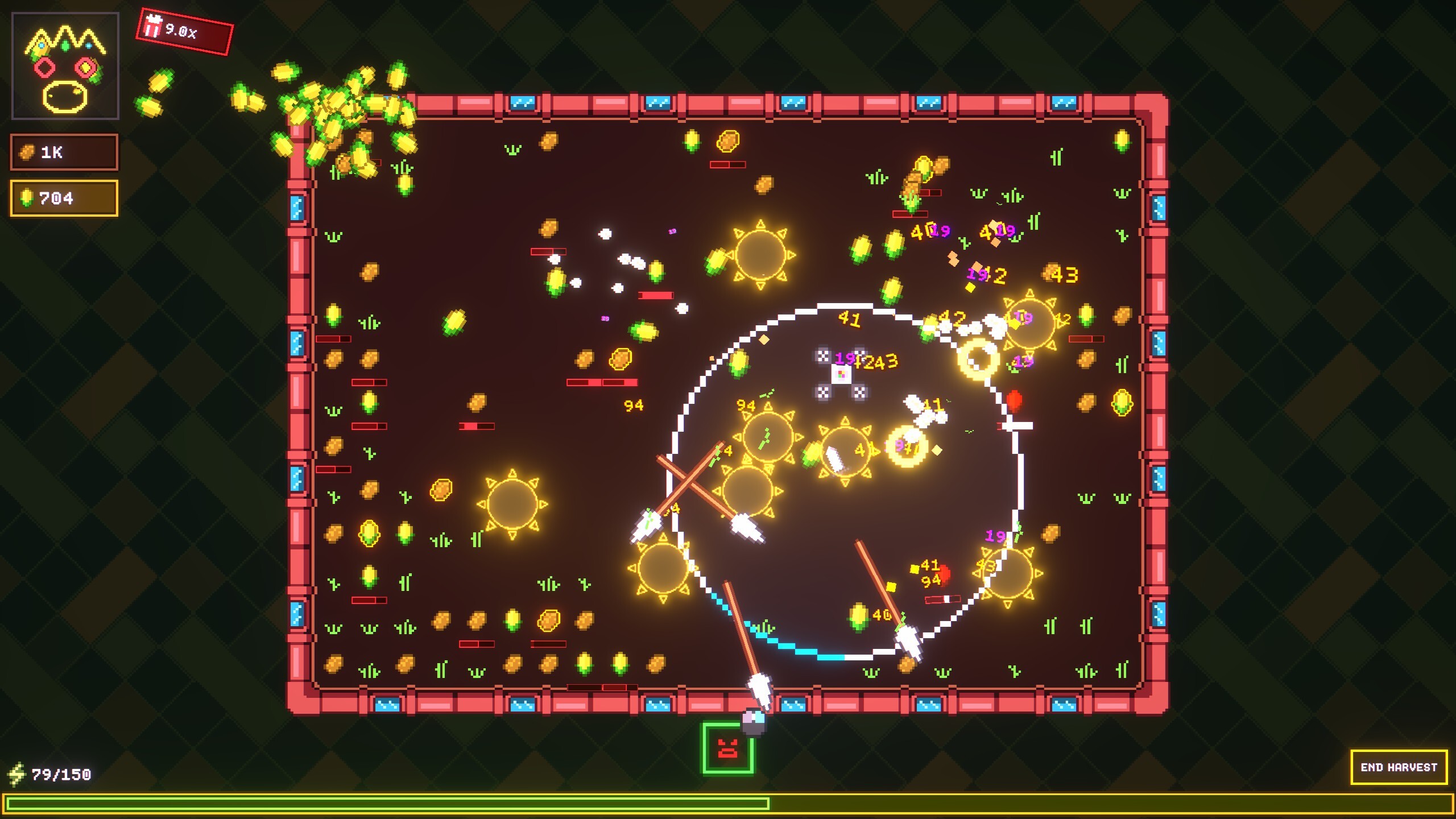Click the potato icon beside the 1K counter
Screen dimensions: 1456x819
[27, 152]
